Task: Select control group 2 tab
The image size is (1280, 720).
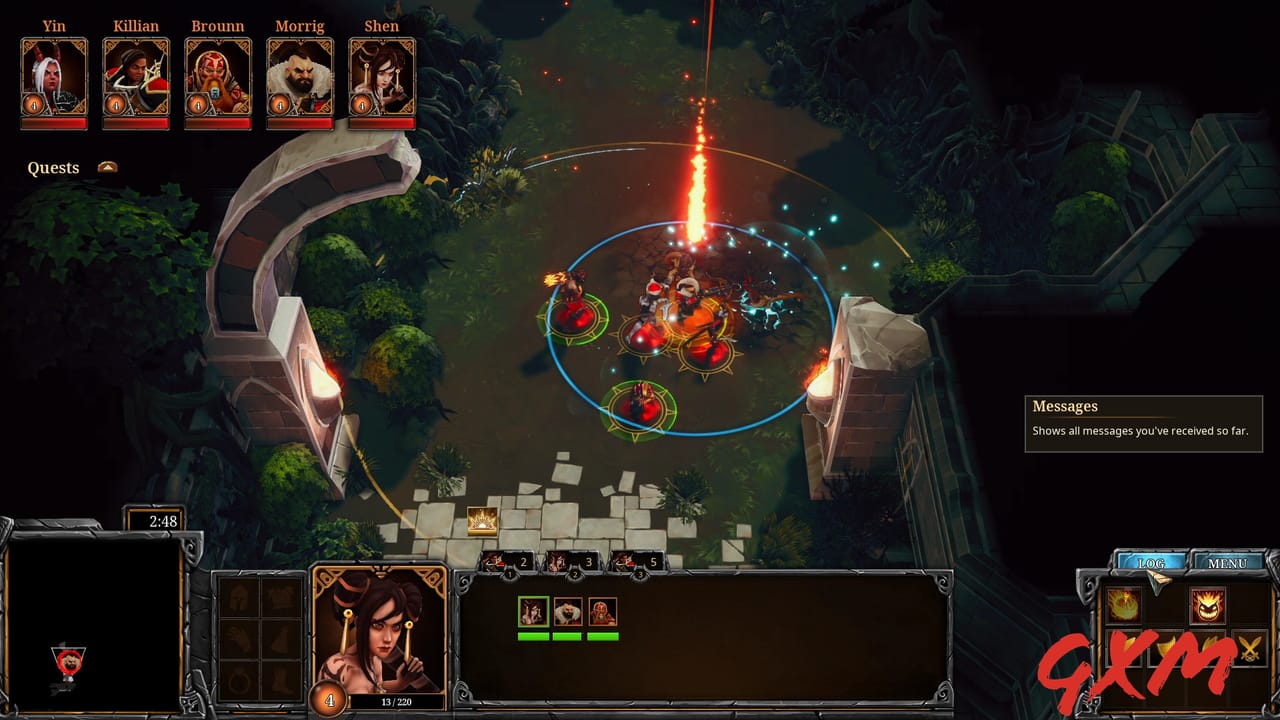Action: click(x=574, y=563)
